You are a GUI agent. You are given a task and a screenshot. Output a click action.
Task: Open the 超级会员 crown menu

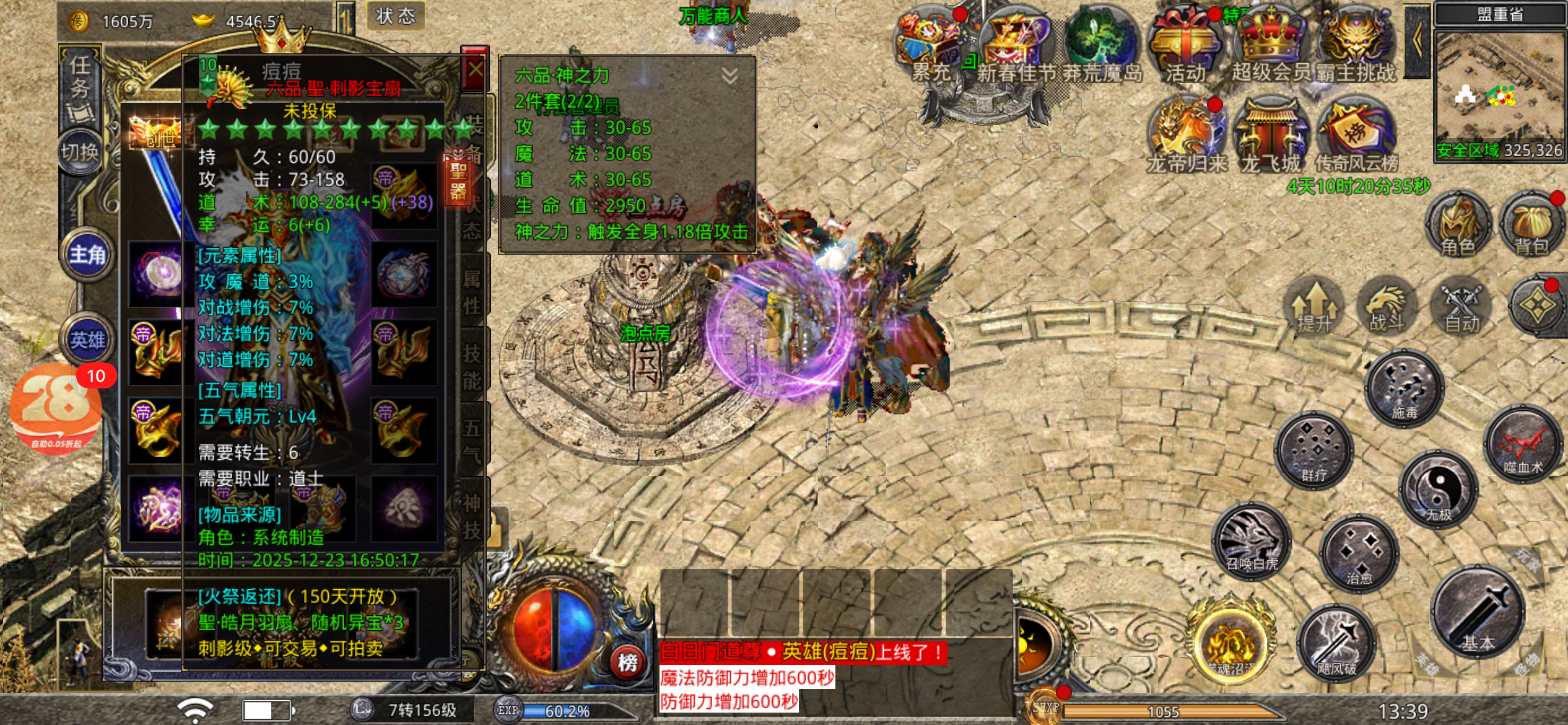1271,46
